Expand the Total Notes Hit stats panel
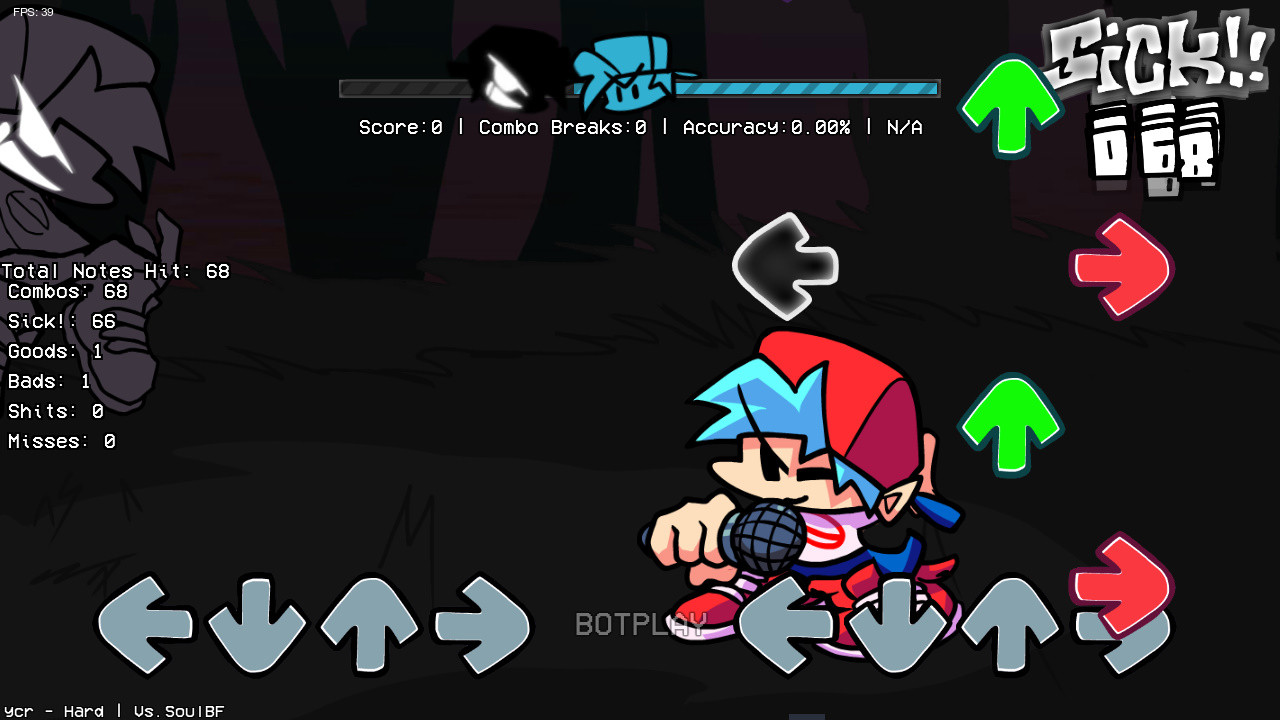The height and width of the screenshot is (720, 1280). point(114,270)
